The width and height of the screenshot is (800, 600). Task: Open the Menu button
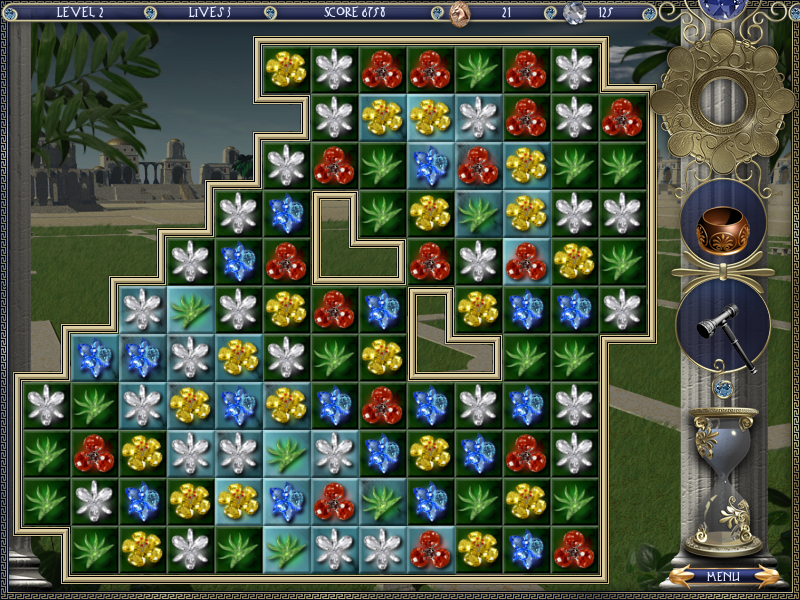pos(723,577)
